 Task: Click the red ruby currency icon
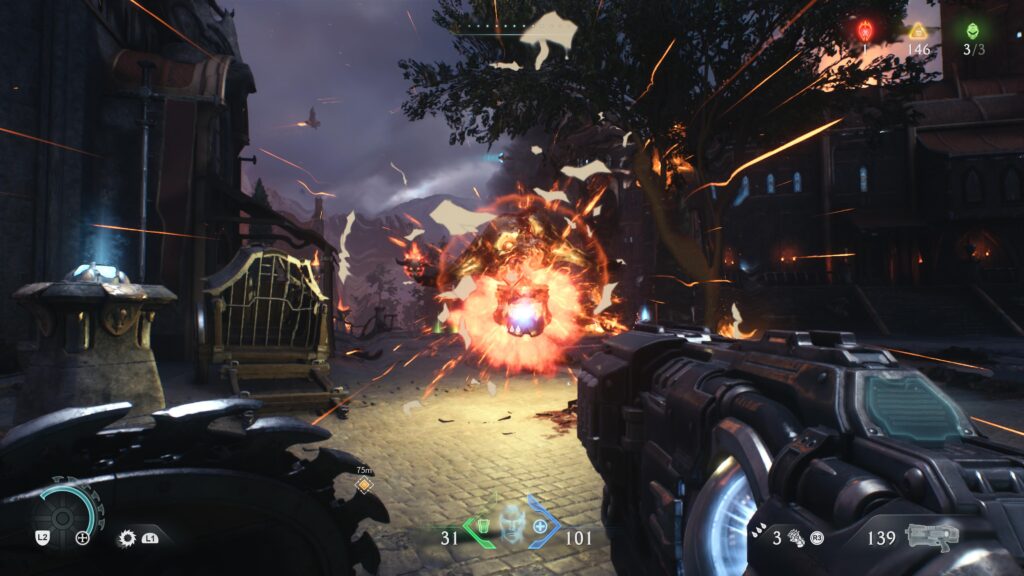[865, 30]
